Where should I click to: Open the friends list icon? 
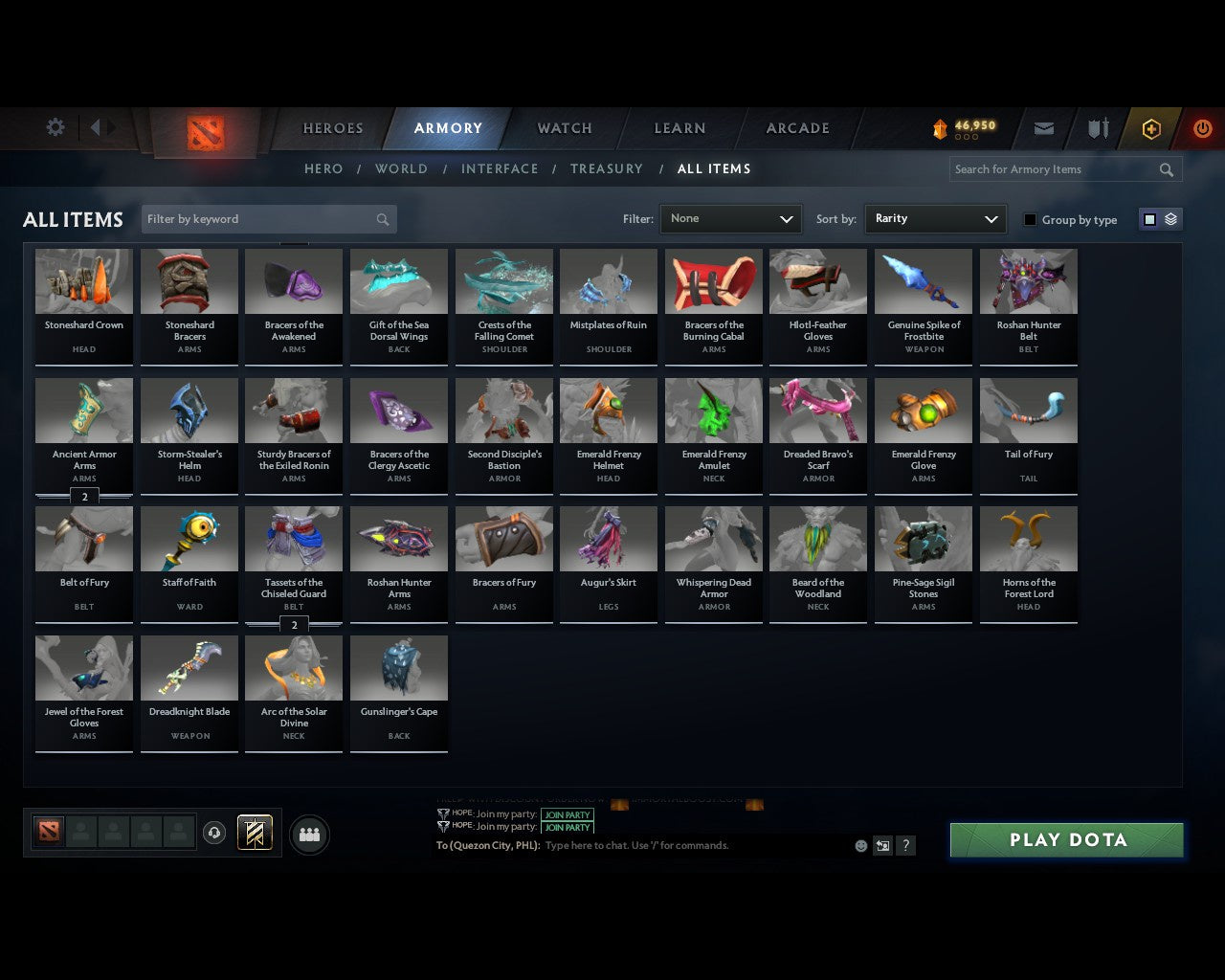pyautogui.click(x=308, y=835)
